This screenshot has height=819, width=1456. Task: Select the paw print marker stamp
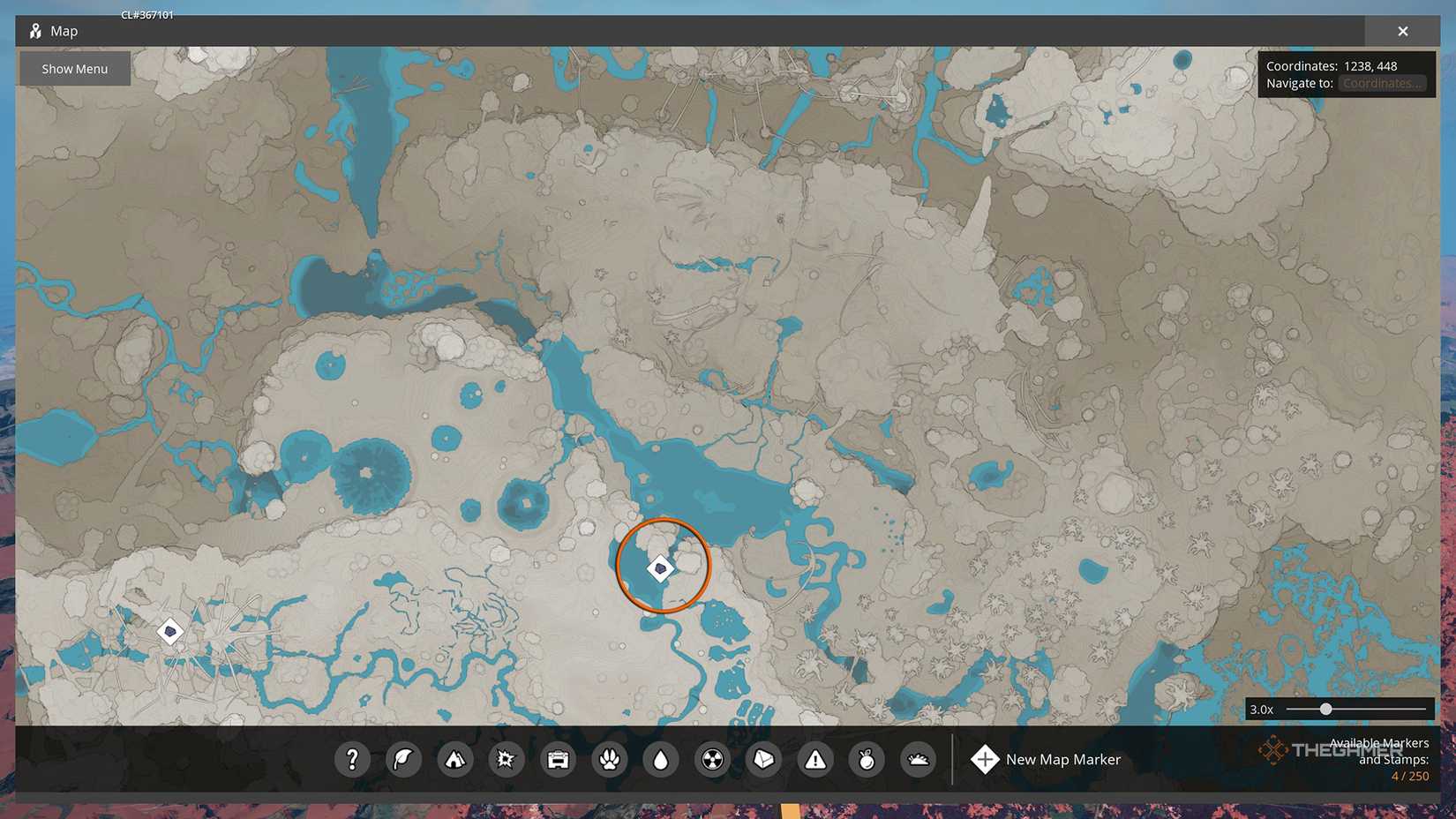click(x=609, y=759)
